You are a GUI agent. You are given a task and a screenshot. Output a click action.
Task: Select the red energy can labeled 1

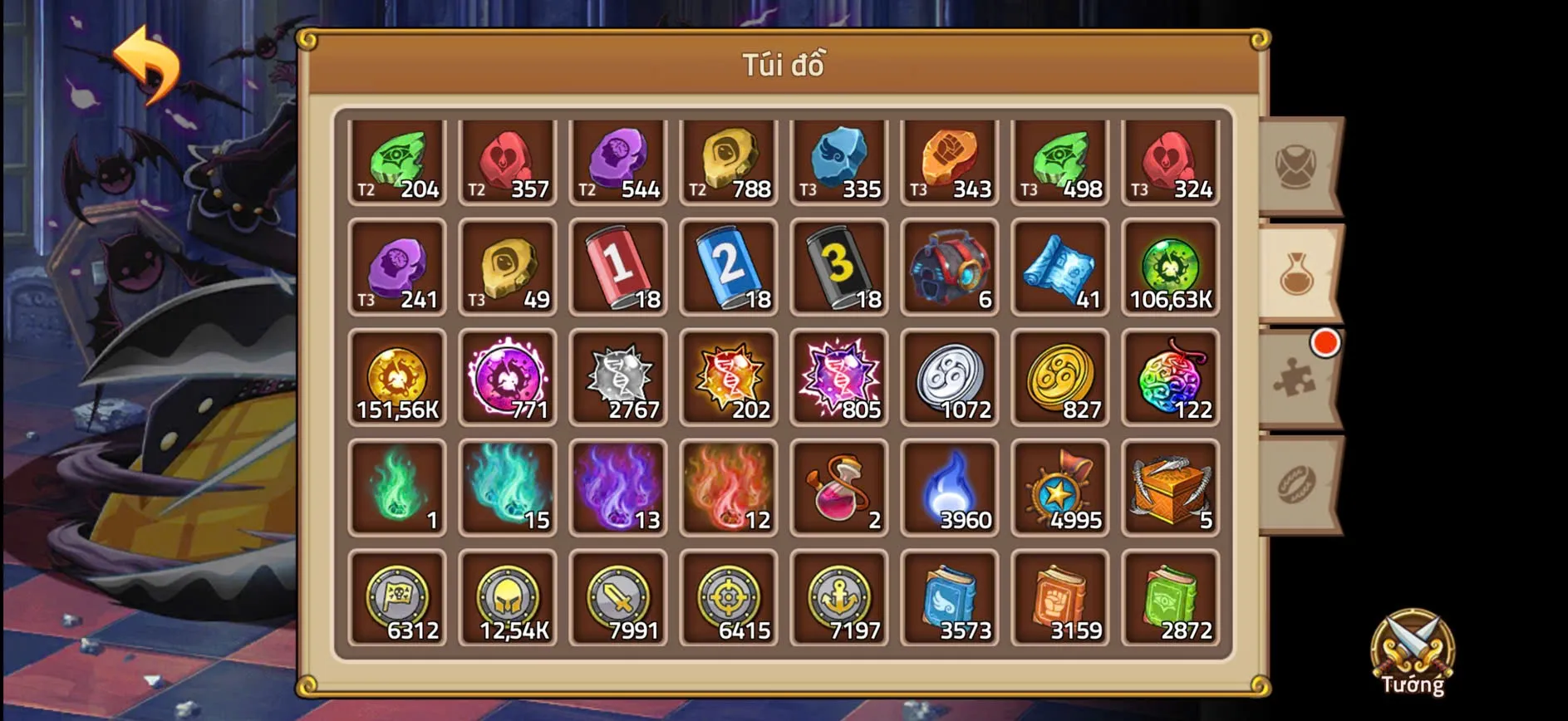coord(618,267)
